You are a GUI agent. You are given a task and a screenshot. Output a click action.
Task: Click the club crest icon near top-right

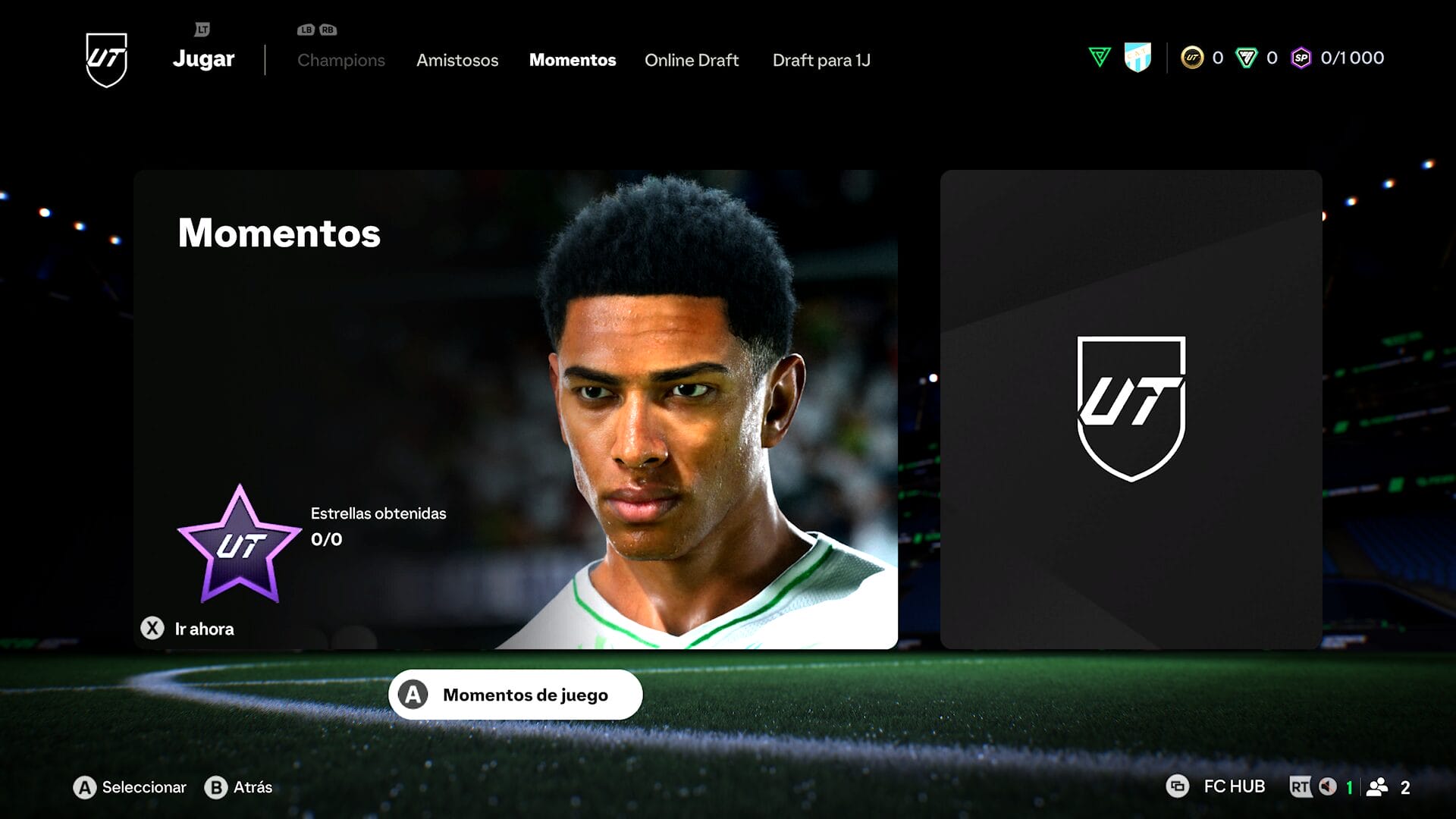1137,56
